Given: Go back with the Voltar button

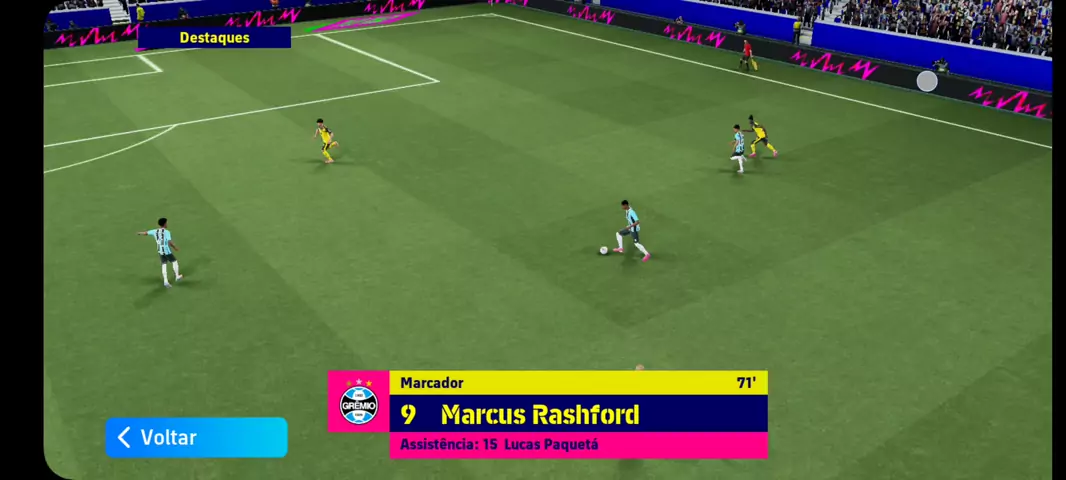Looking at the screenshot, I should [x=196, y=437].
